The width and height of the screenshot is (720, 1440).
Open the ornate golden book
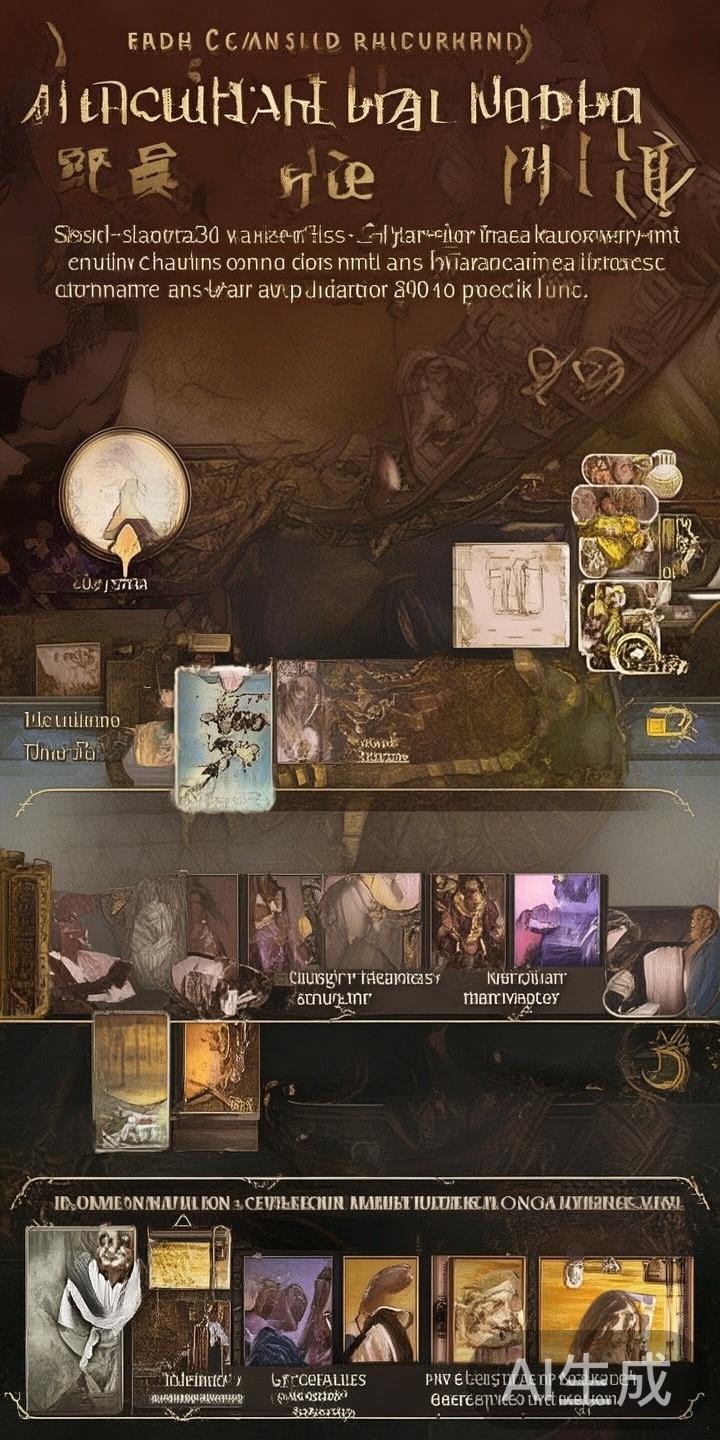click(25, 933)
